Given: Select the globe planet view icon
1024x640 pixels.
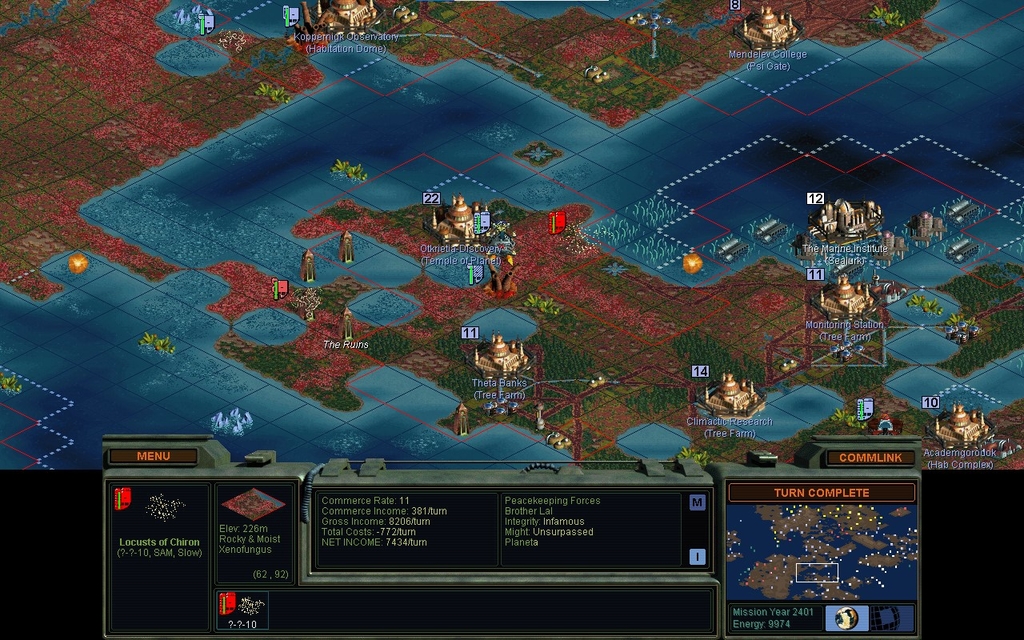Looking at the screenshot, I should (845, 617).
